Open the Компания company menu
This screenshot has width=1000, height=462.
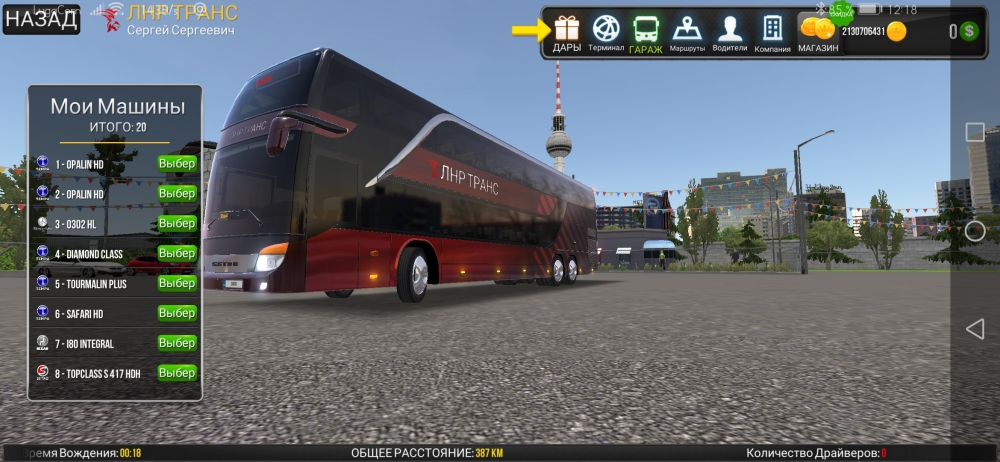(x=772, y=33)
